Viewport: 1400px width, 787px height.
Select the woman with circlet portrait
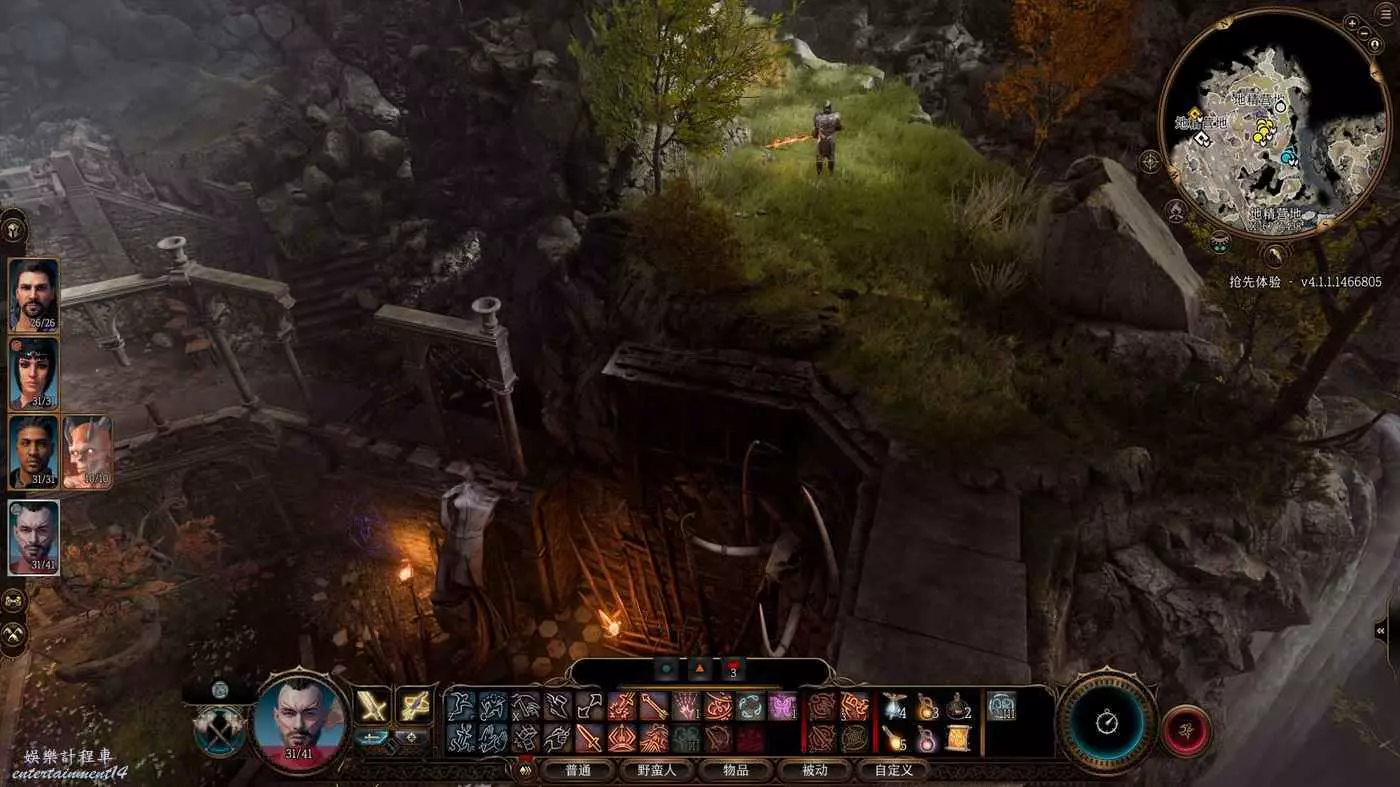34,373
